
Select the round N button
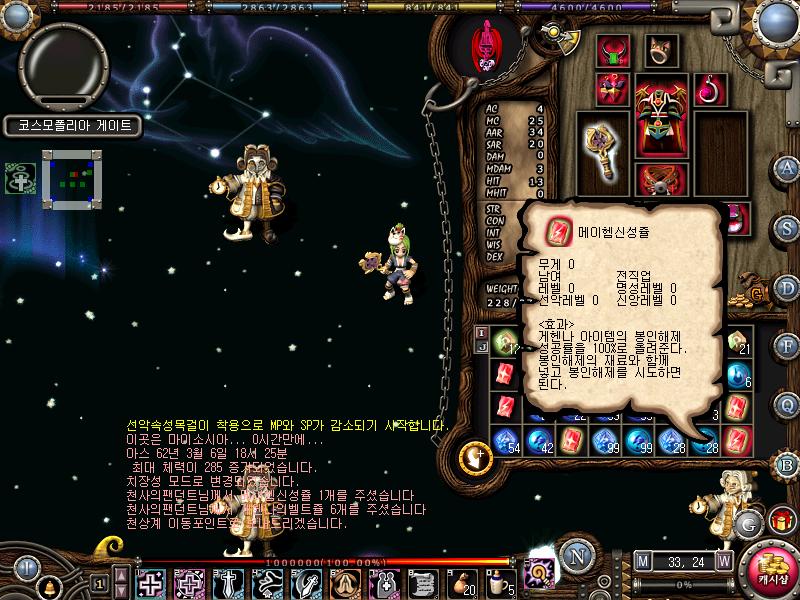tap(573, 556)
